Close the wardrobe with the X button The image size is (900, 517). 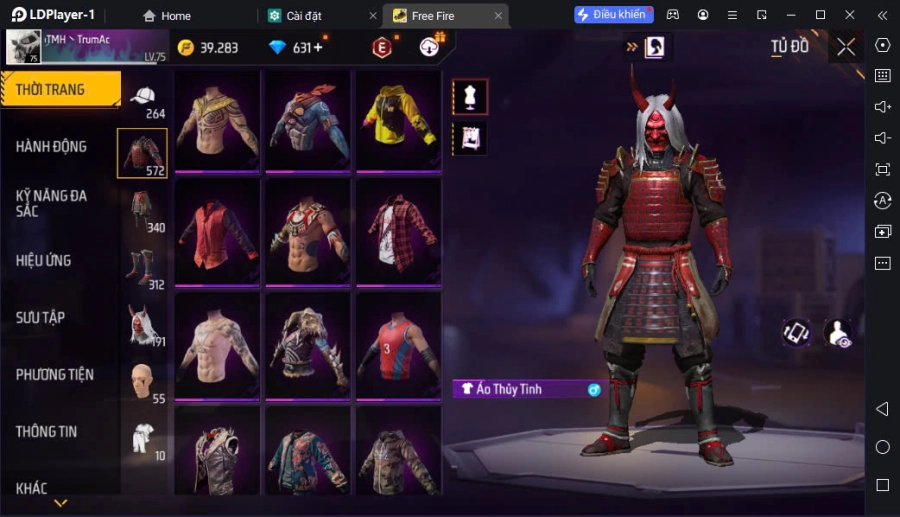coord(846,47)
